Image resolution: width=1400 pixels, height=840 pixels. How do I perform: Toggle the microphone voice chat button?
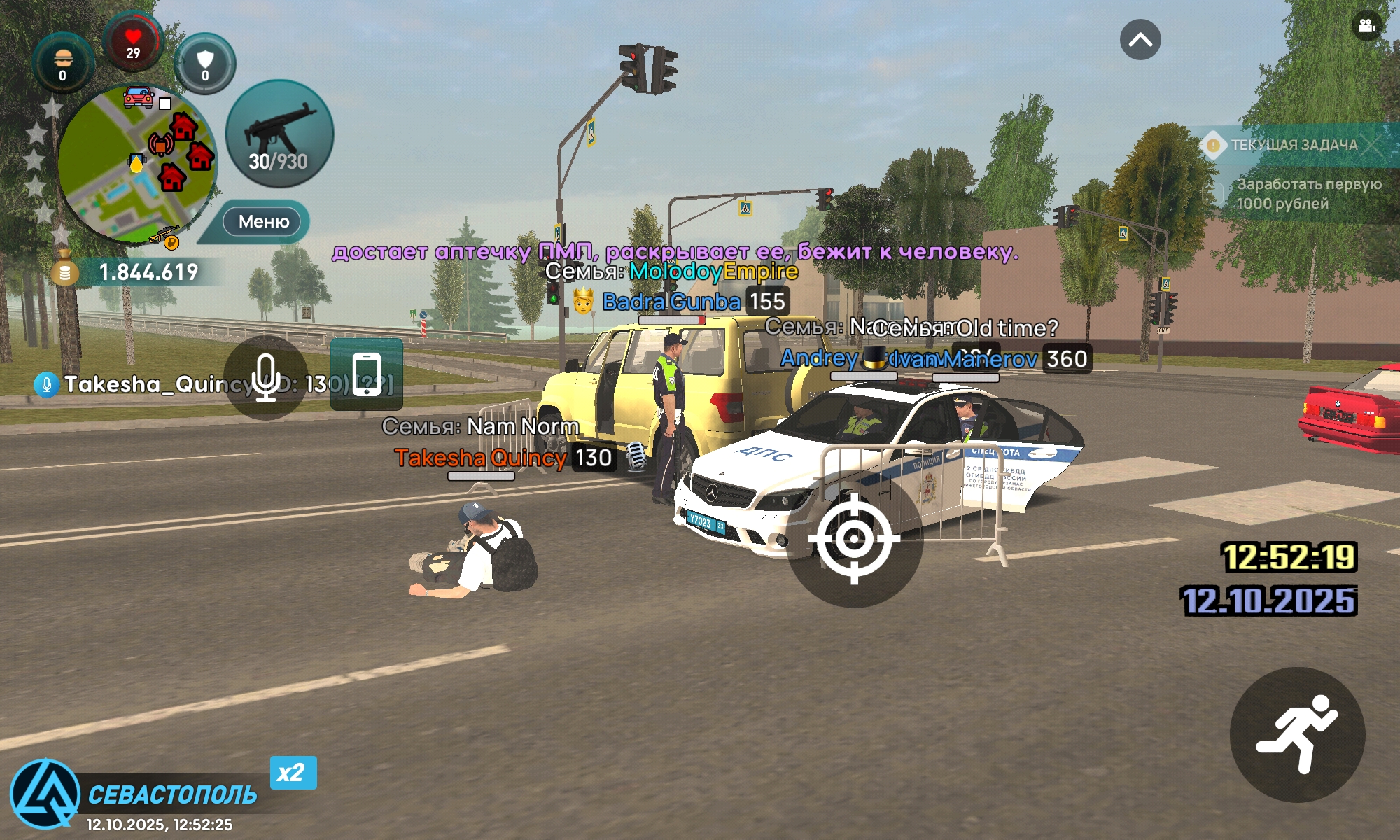(x=266, y=378)
